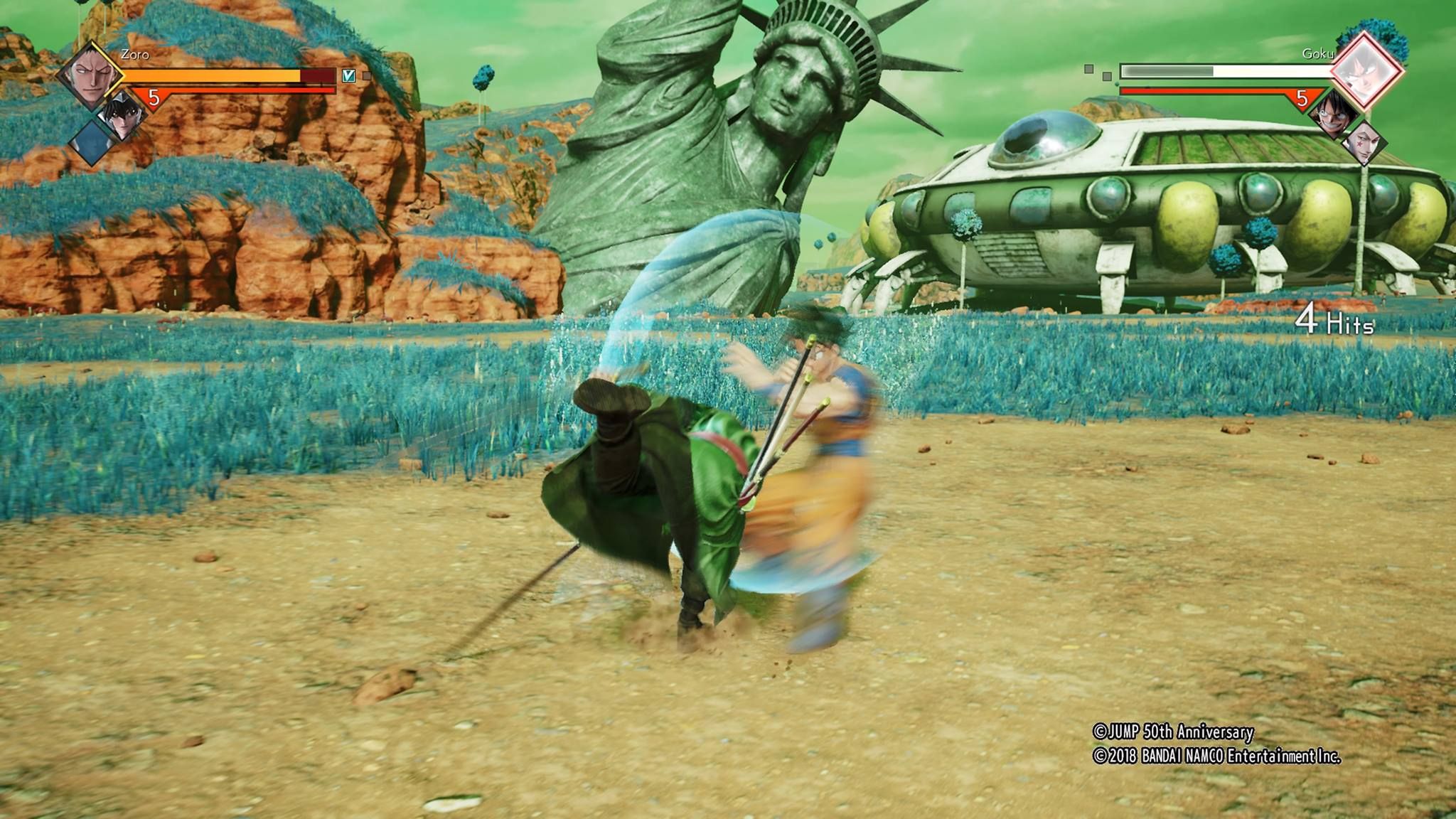Click Zoro's red skill gauge number 5
Screen dimensions: 1456x819
pos(154,97)
